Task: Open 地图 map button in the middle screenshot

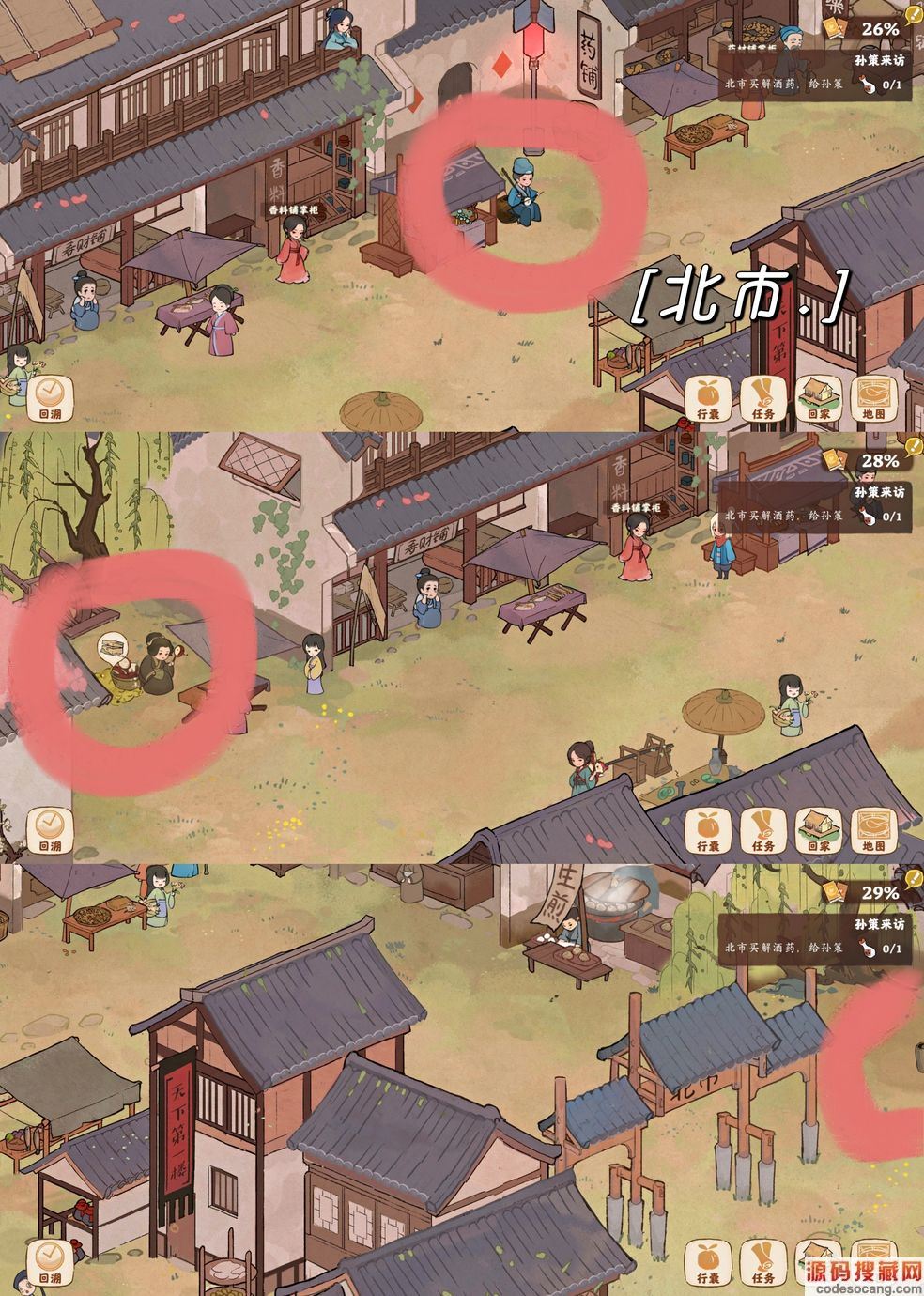Action: (x=873, y=829)
